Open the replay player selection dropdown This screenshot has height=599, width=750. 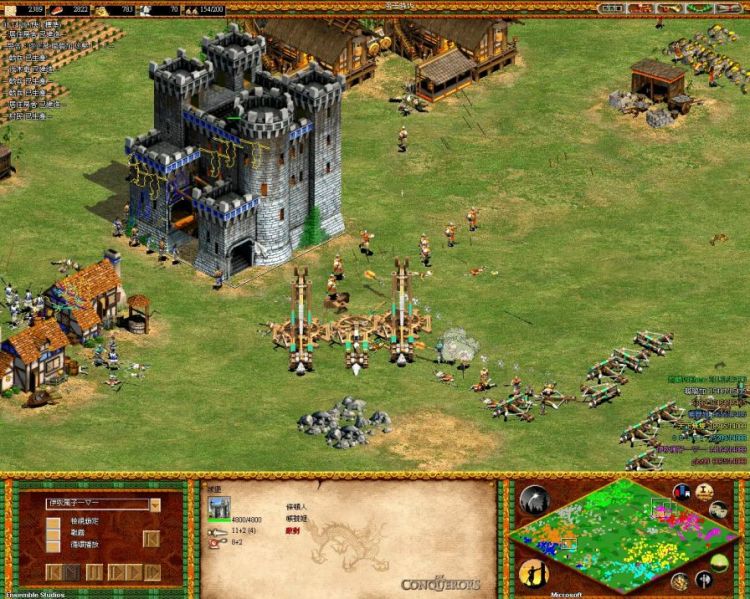[x=155, y=505]
